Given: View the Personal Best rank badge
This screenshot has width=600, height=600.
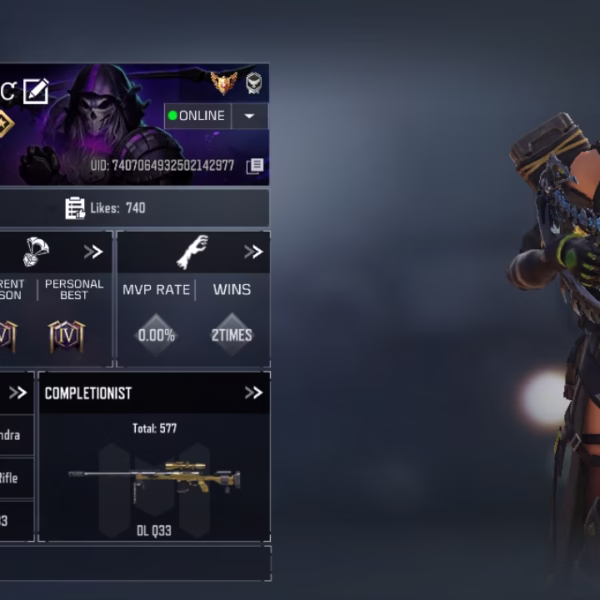Looking at the screenshot, I should [66, 335].
